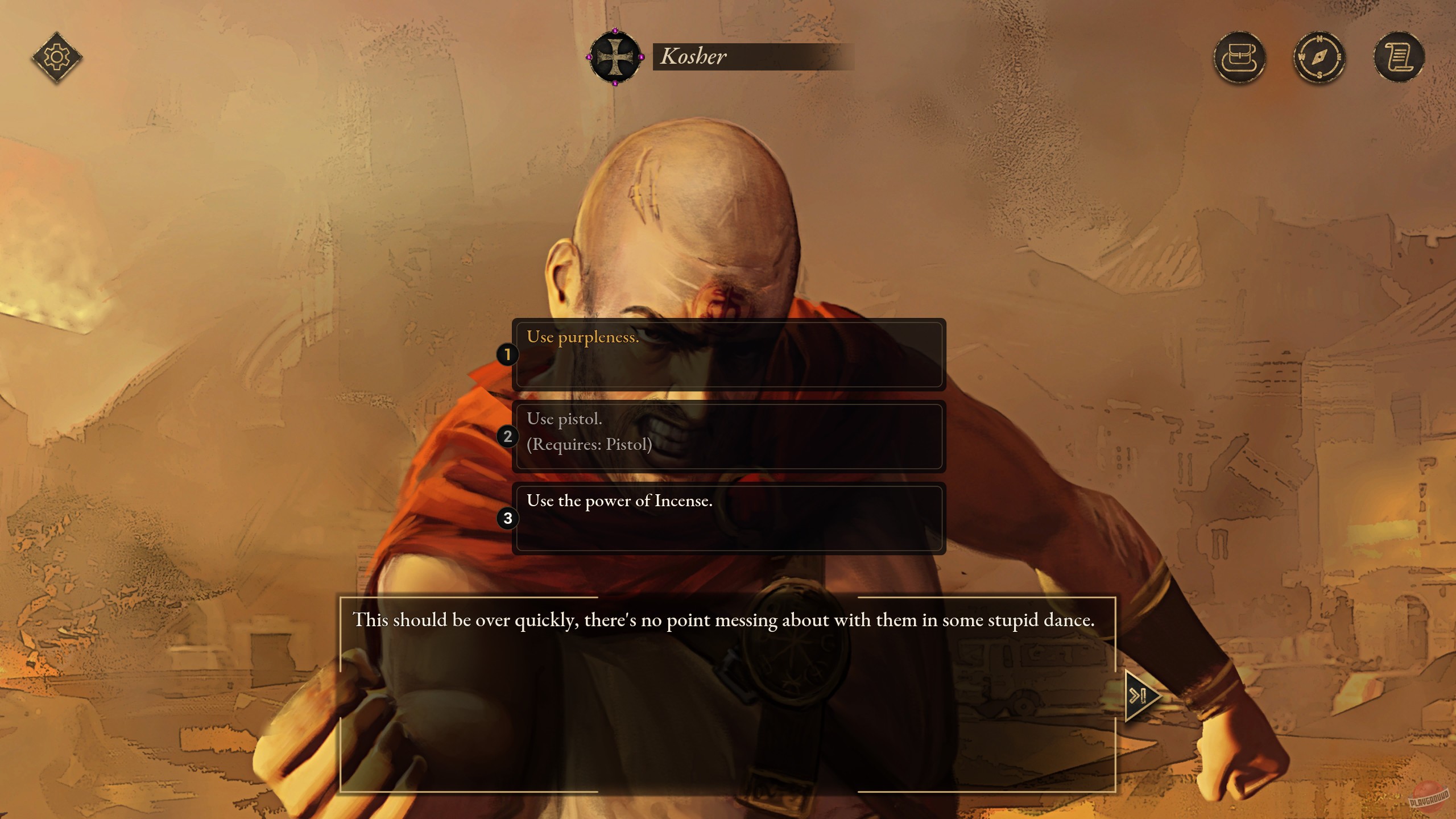Select the 'Use pistol' dialogue option
The image size is (1456, 819).
tap(730, 437)
